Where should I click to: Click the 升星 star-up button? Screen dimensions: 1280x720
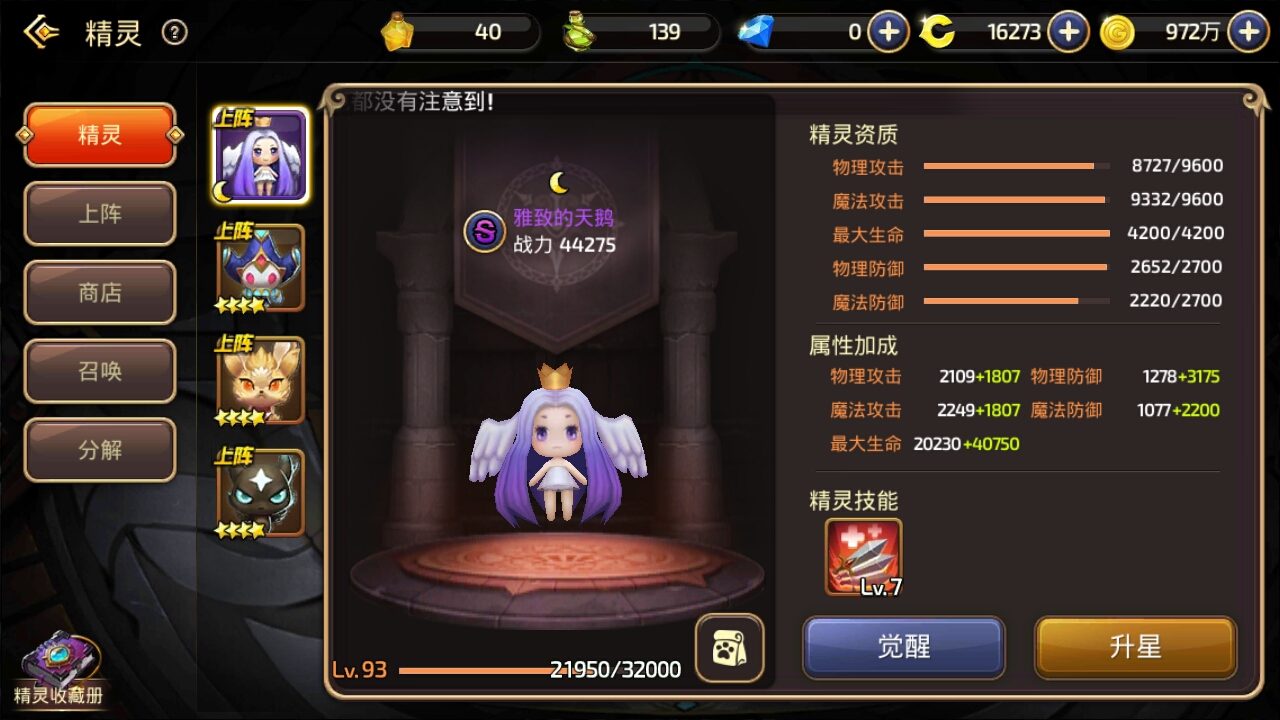tap(1135, 647)
